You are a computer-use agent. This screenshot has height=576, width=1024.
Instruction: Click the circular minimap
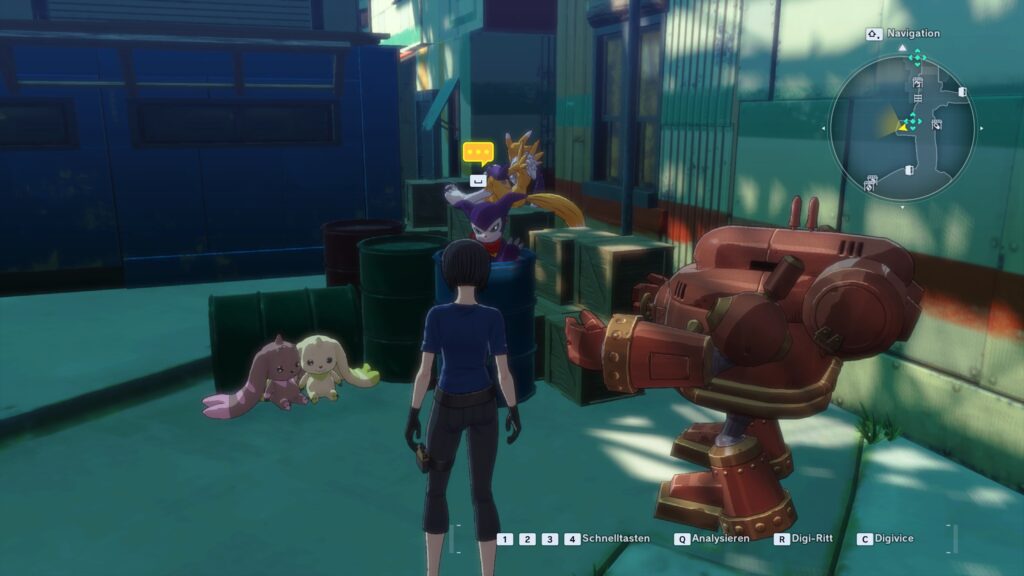click(x=902, y=127)
